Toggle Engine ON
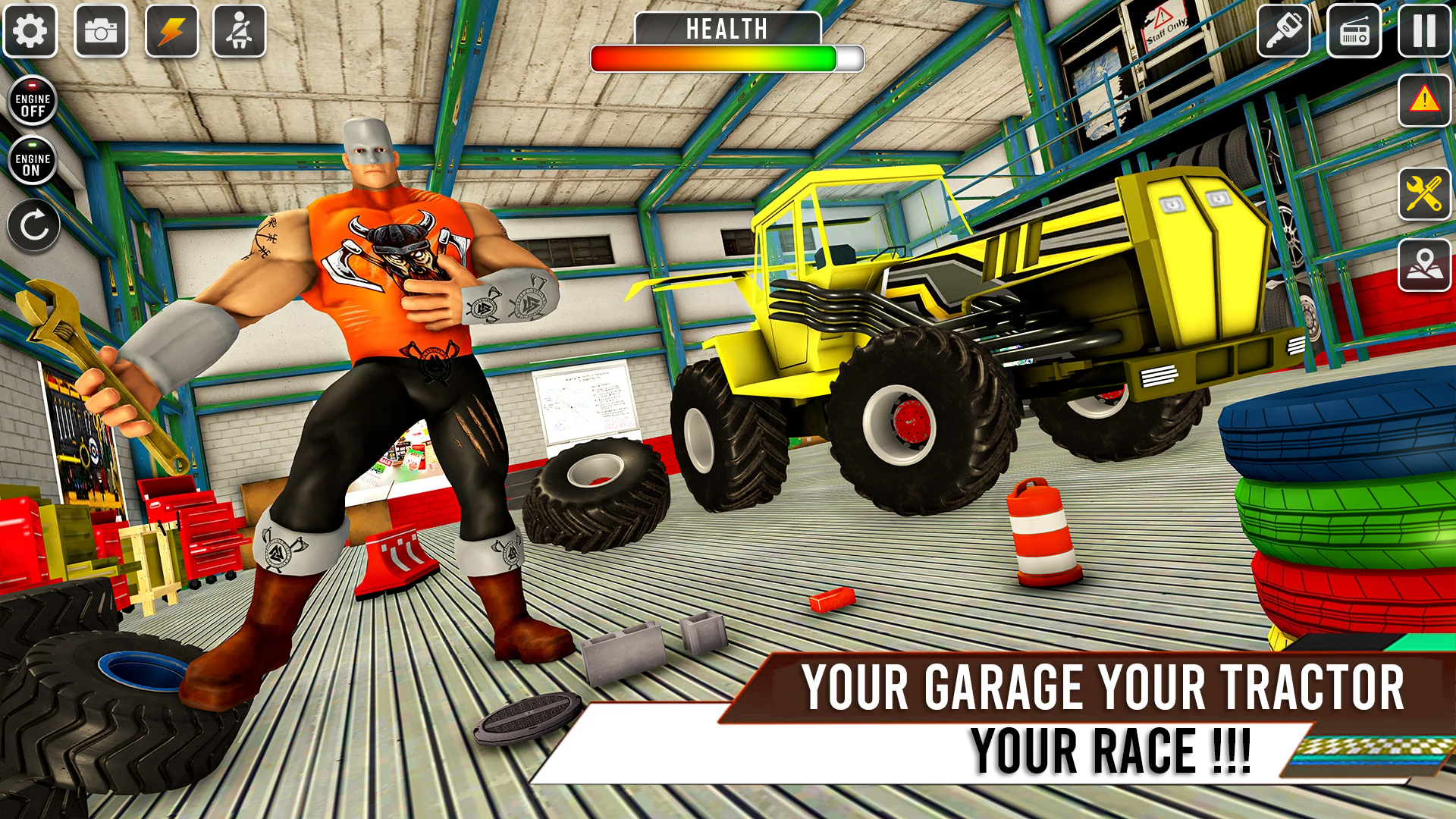Viewport: 1456px width, 819px height. point(33,160)
